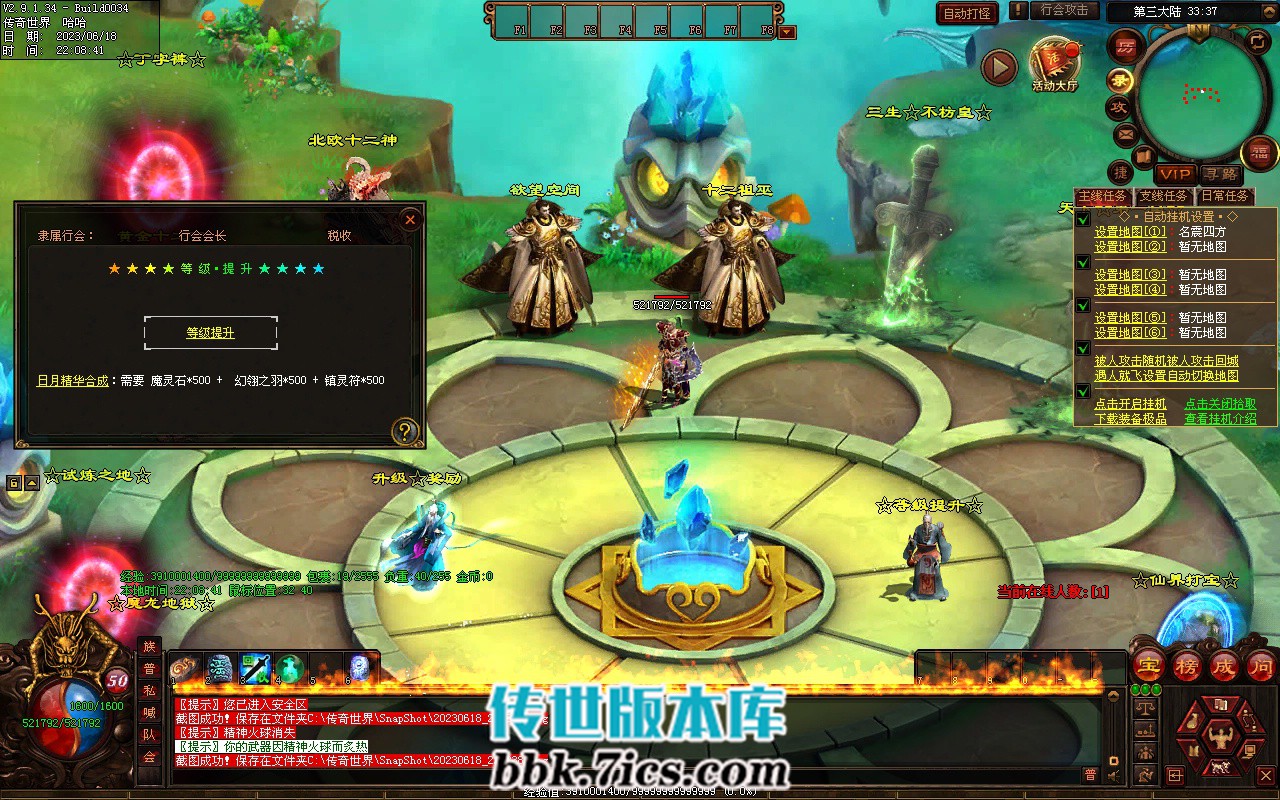The image size is (1280, 800).
Task: Open the 宝 treasure round button
Action: pyautogui.click(x=1150, y=665)
